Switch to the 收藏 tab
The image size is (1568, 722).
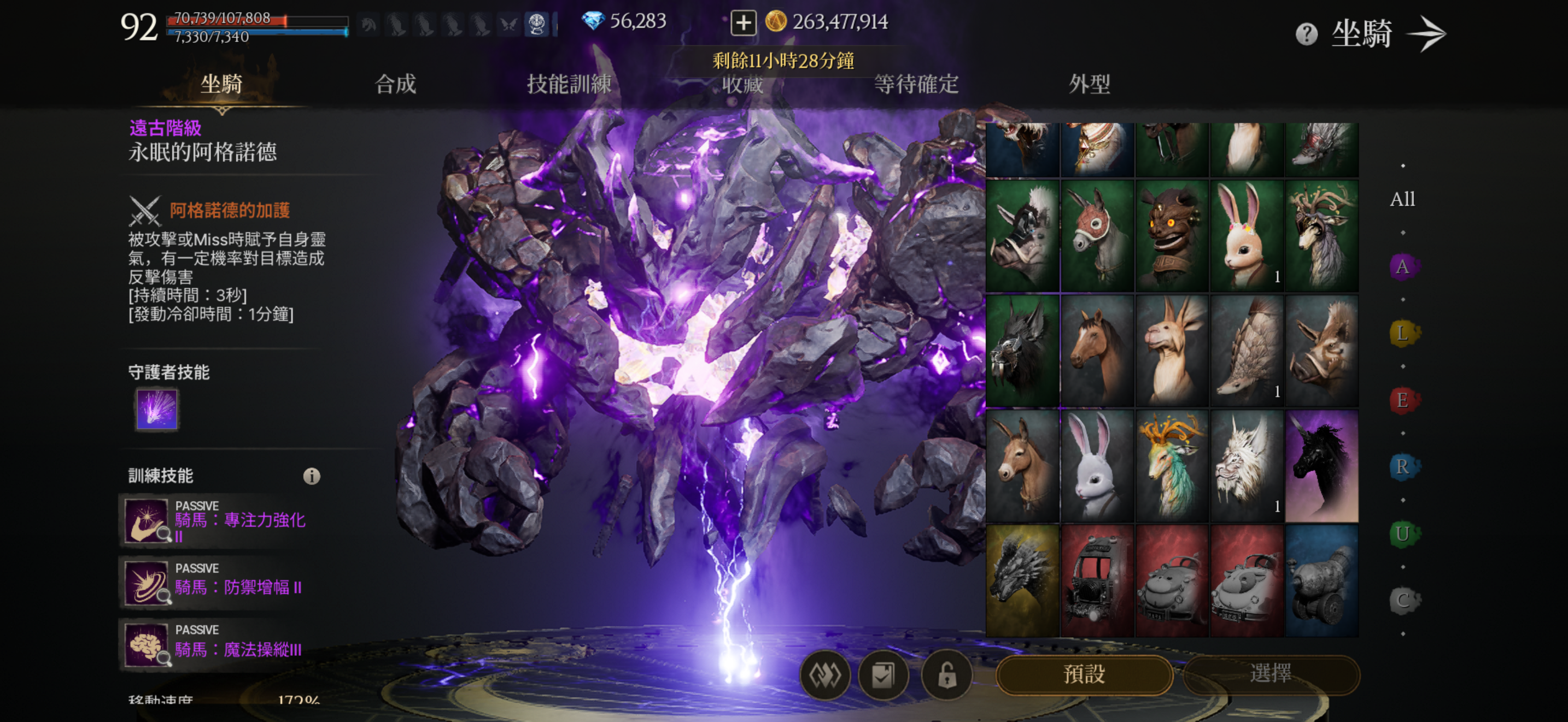point(742,84)
